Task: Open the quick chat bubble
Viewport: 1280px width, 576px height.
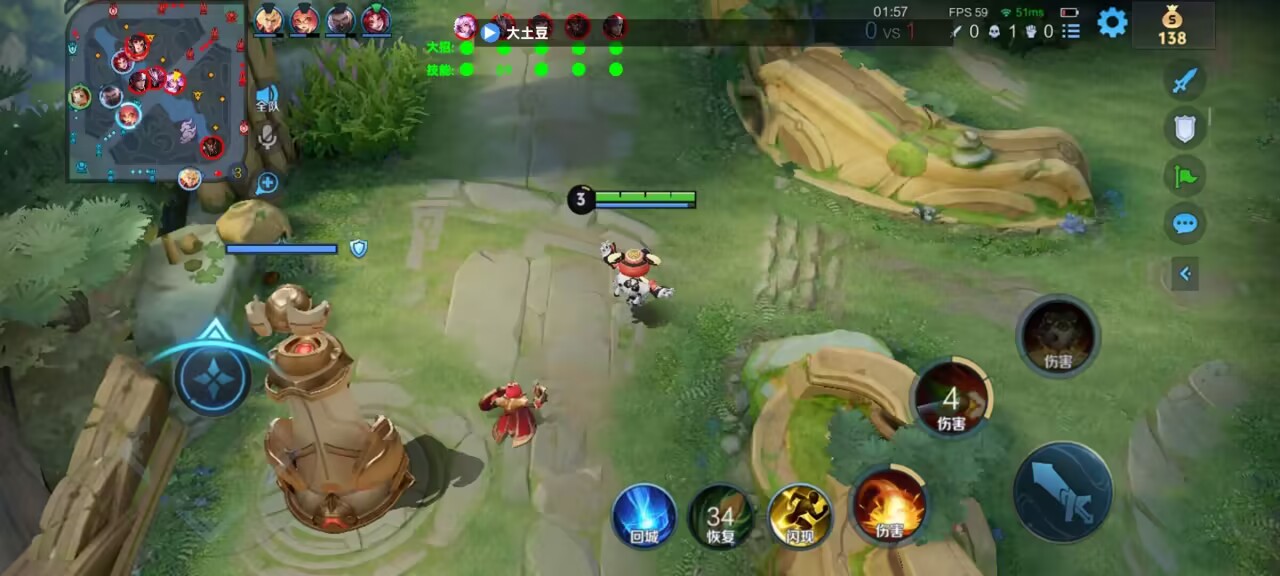Action: (1185, 222)
